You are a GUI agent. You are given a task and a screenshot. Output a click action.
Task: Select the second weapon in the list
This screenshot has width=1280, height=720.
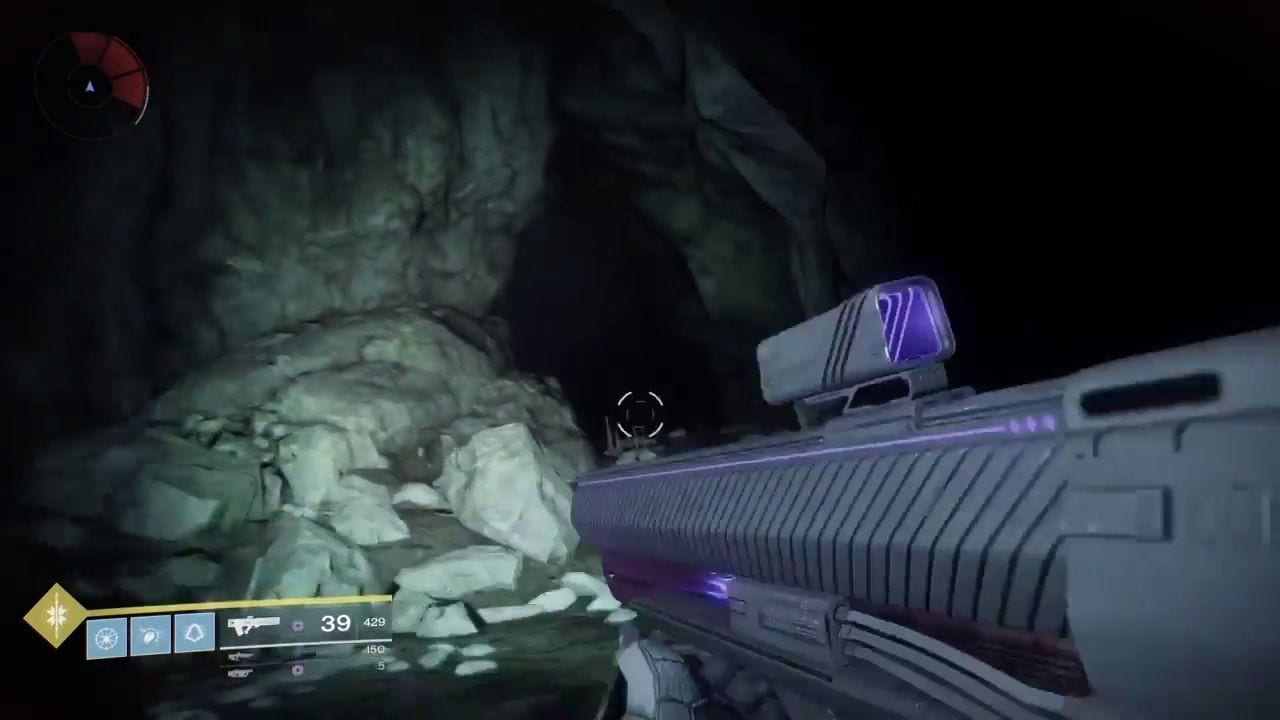click(241, 656)
